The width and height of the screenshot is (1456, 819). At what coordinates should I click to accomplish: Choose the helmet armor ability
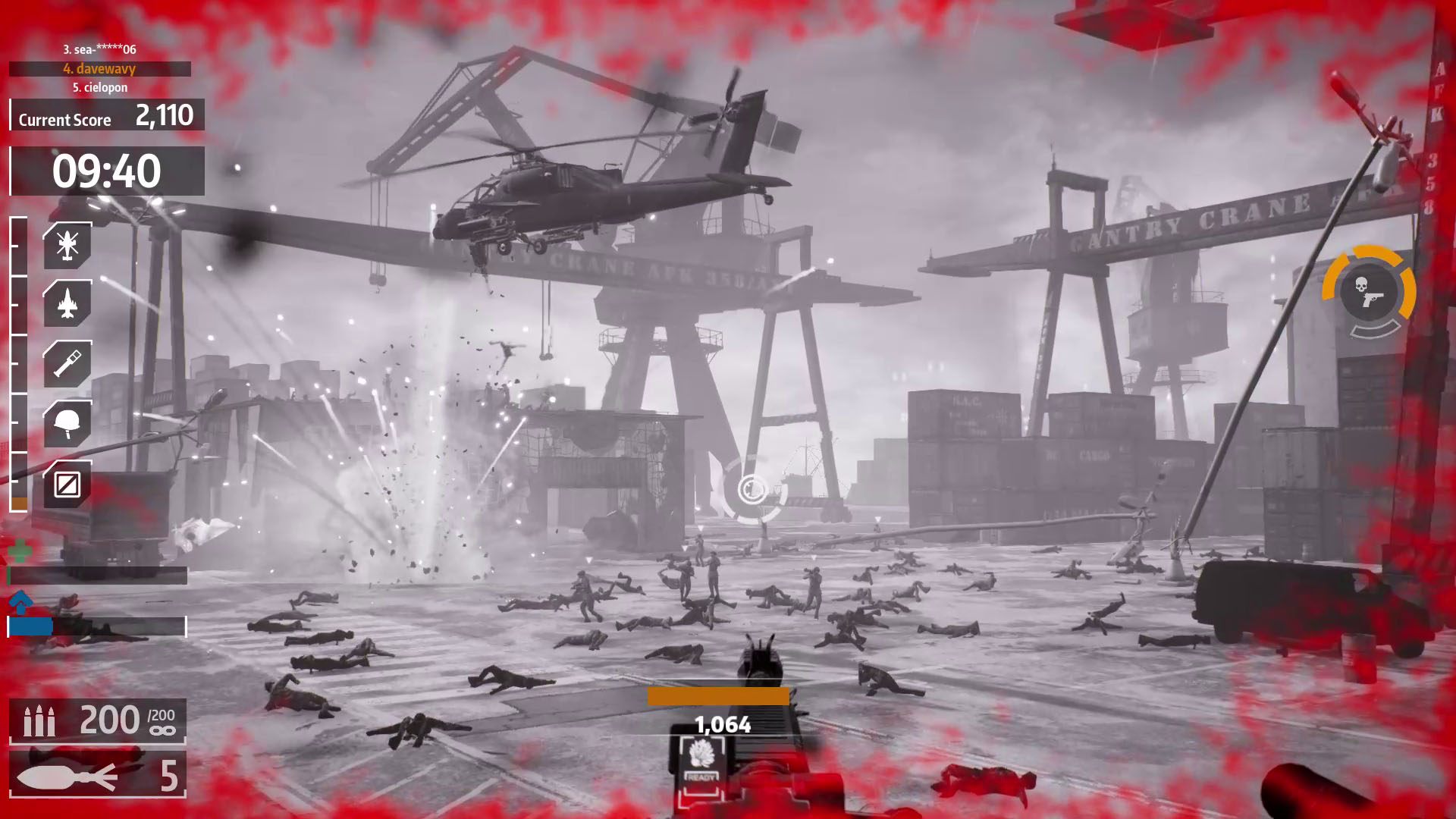click(x=67, y=422)
